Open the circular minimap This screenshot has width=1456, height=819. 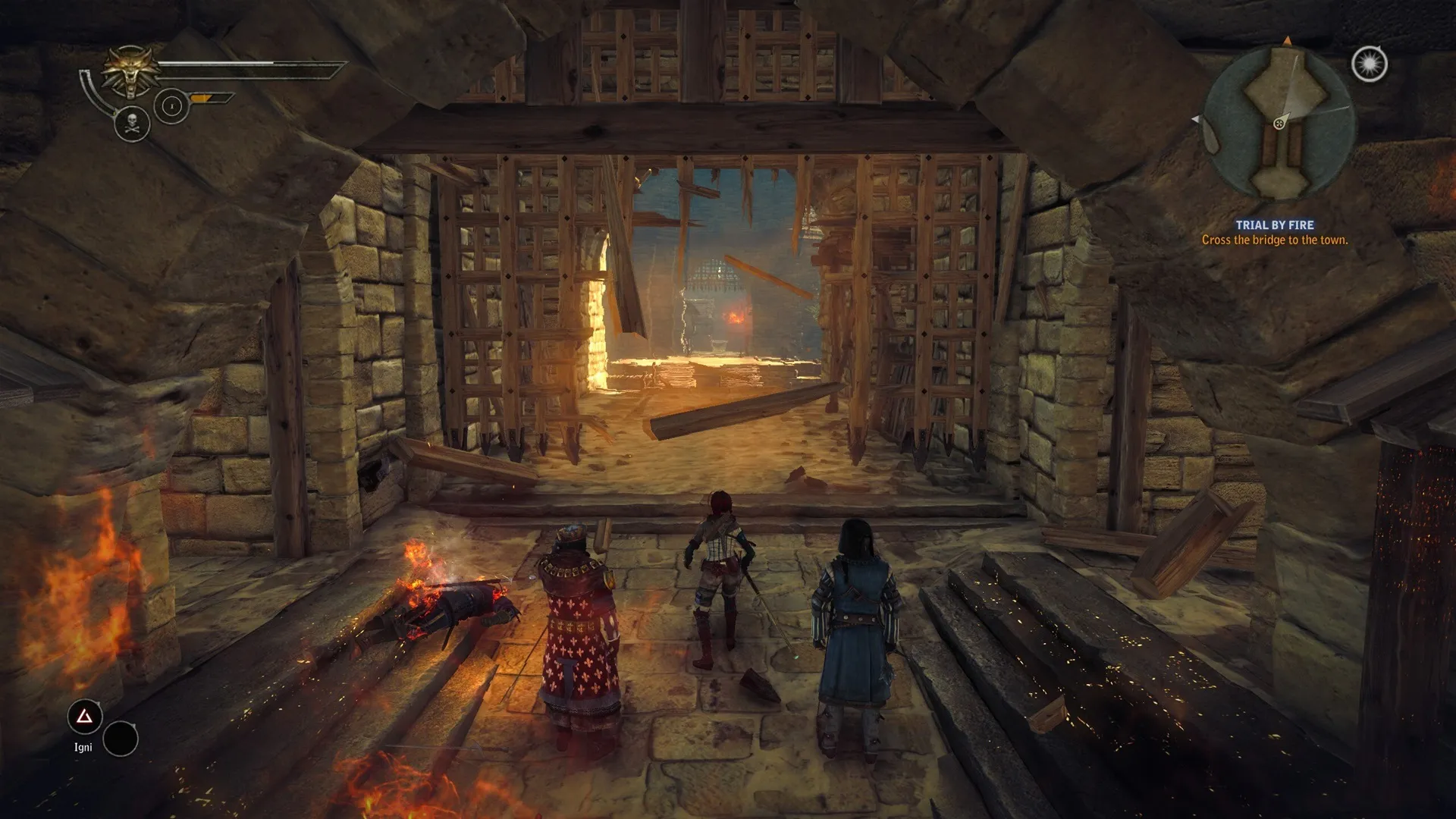pos(1279,123)
